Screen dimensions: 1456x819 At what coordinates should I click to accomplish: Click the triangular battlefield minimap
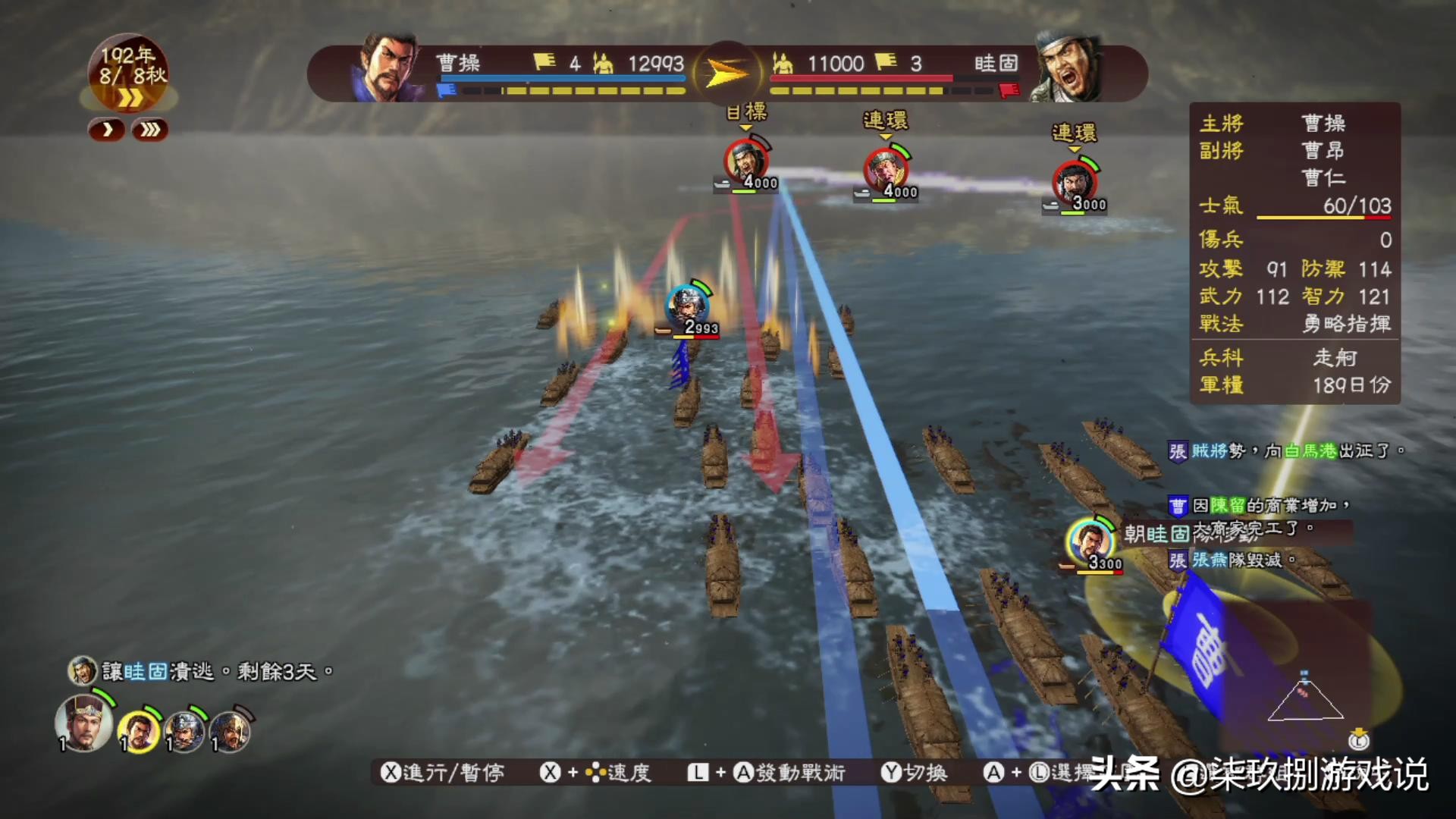[x=1305, y=698]
